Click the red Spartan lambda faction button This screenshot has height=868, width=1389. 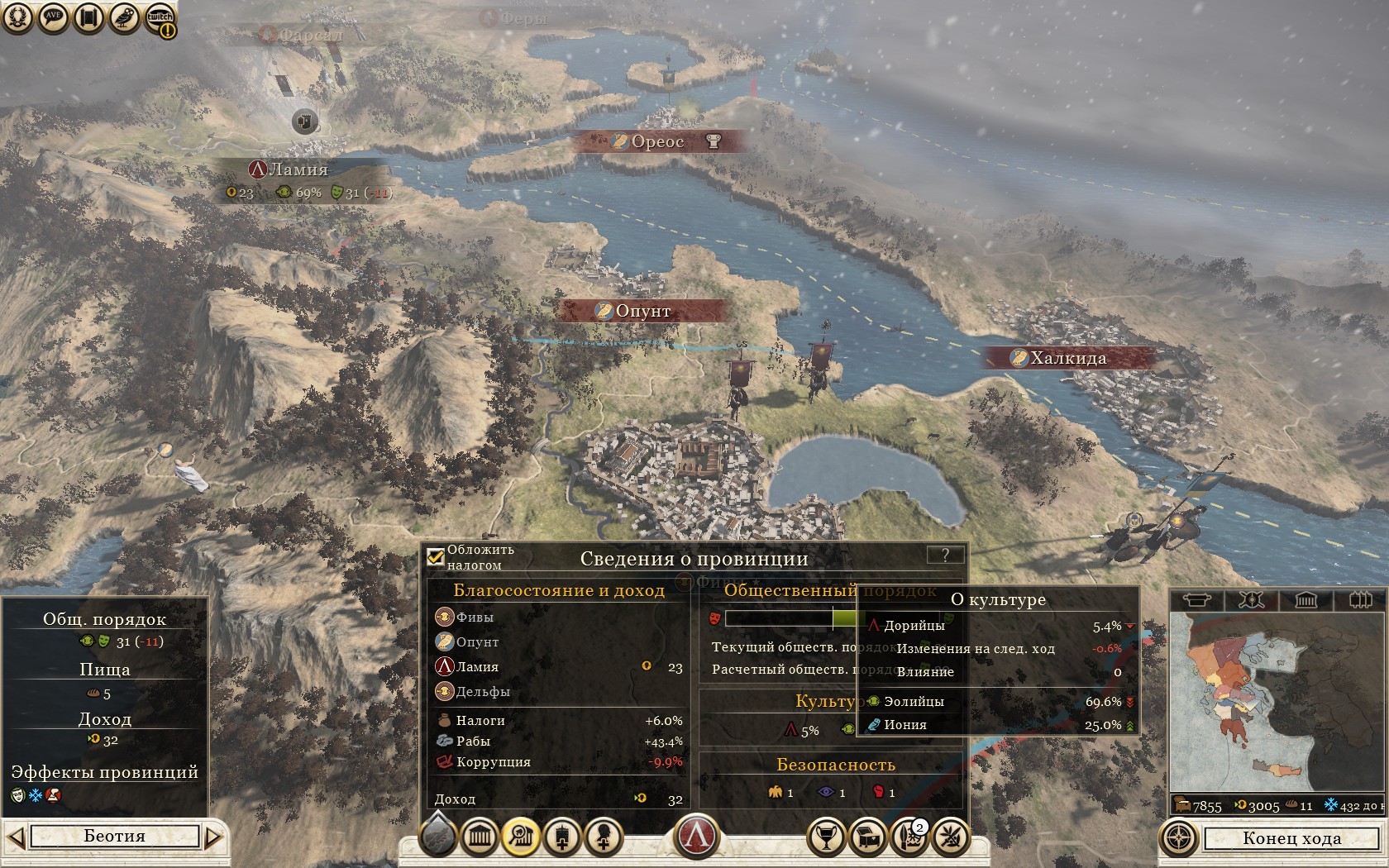[x=696, y=836]
